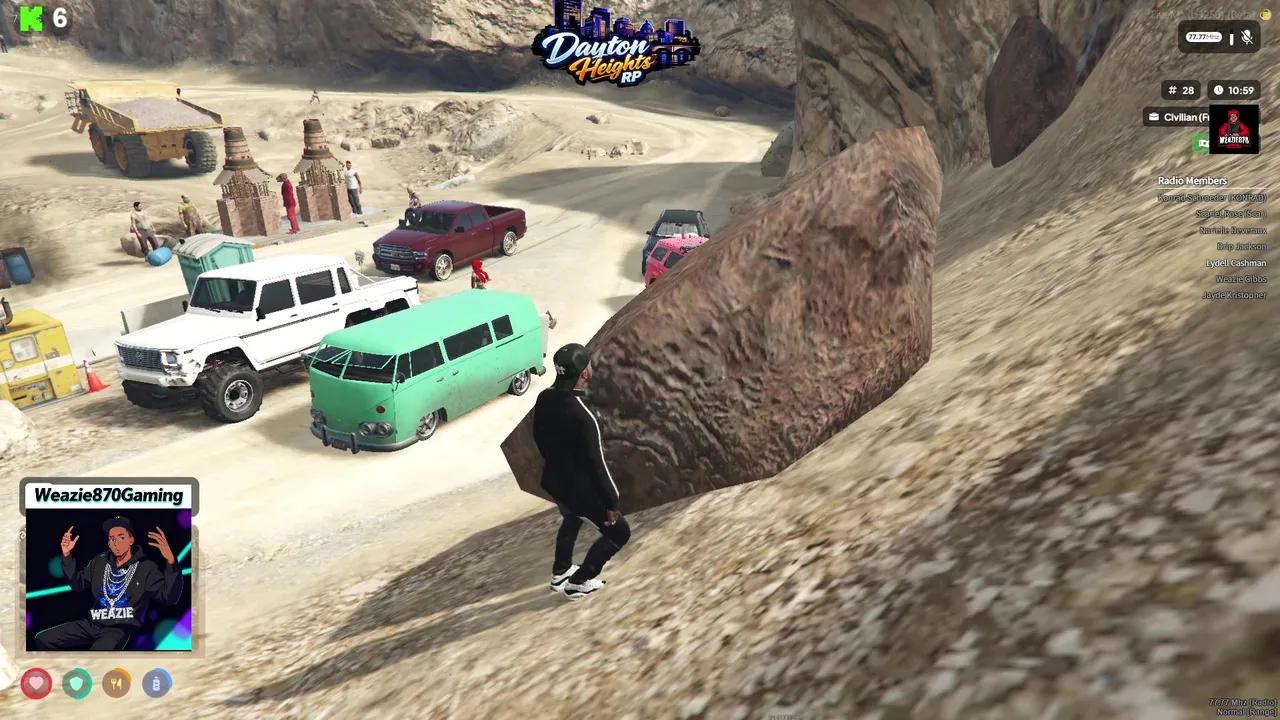Click the Weazie870Gaming avatar thumbnail
Viewport: 1280px width, 720px height.
[108, 578]
